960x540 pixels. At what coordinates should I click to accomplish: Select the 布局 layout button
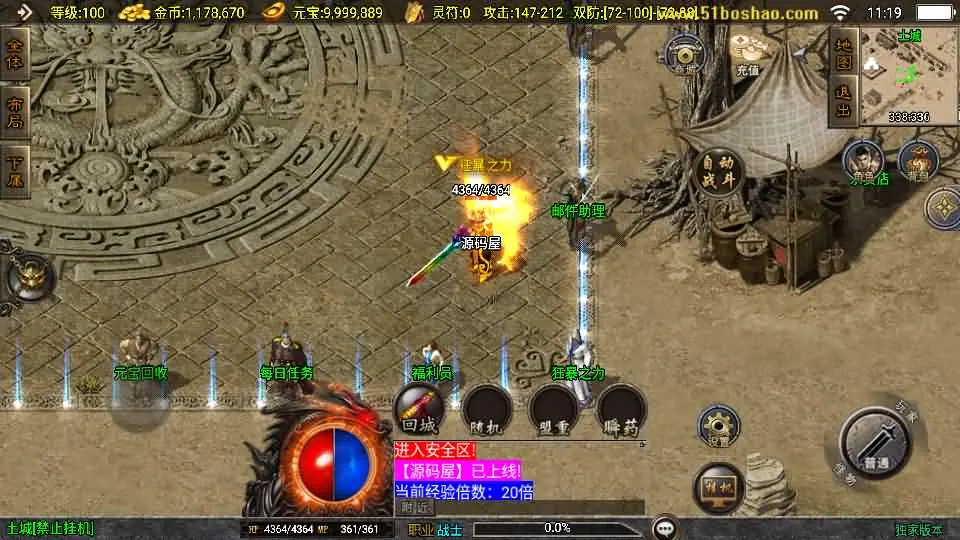point(15,112)
